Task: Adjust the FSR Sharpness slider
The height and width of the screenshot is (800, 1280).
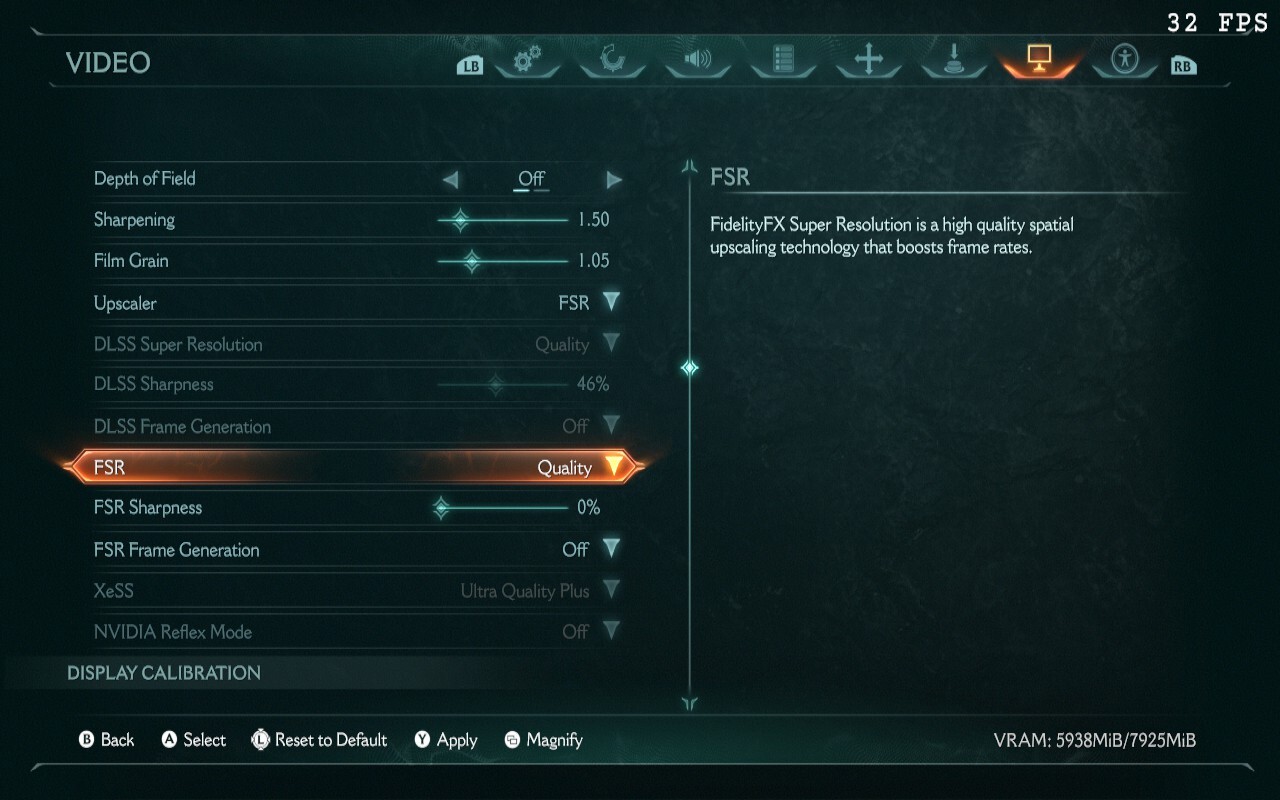Action: point(442,508)
